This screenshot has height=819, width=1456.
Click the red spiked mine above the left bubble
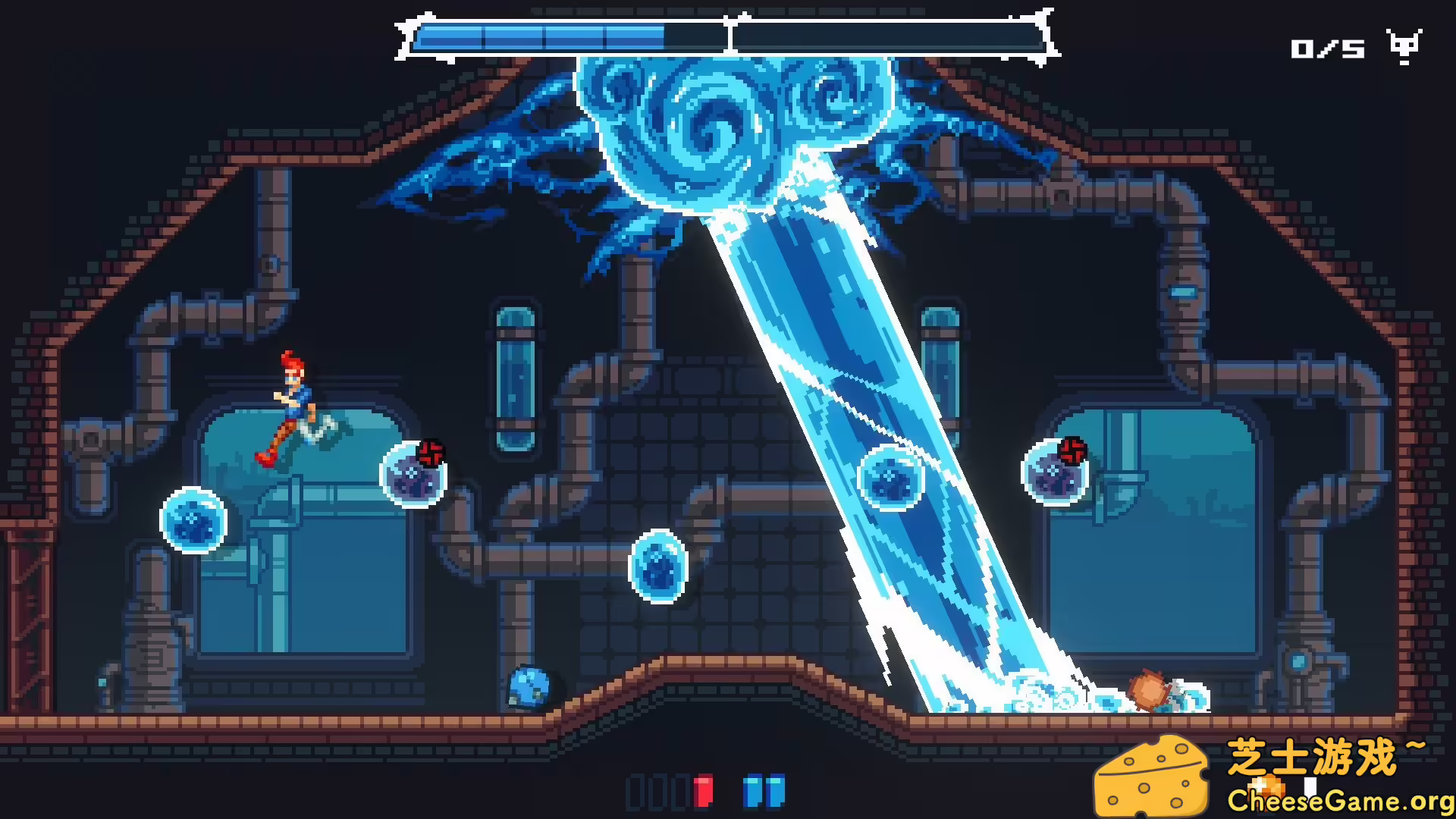point(431,450)
